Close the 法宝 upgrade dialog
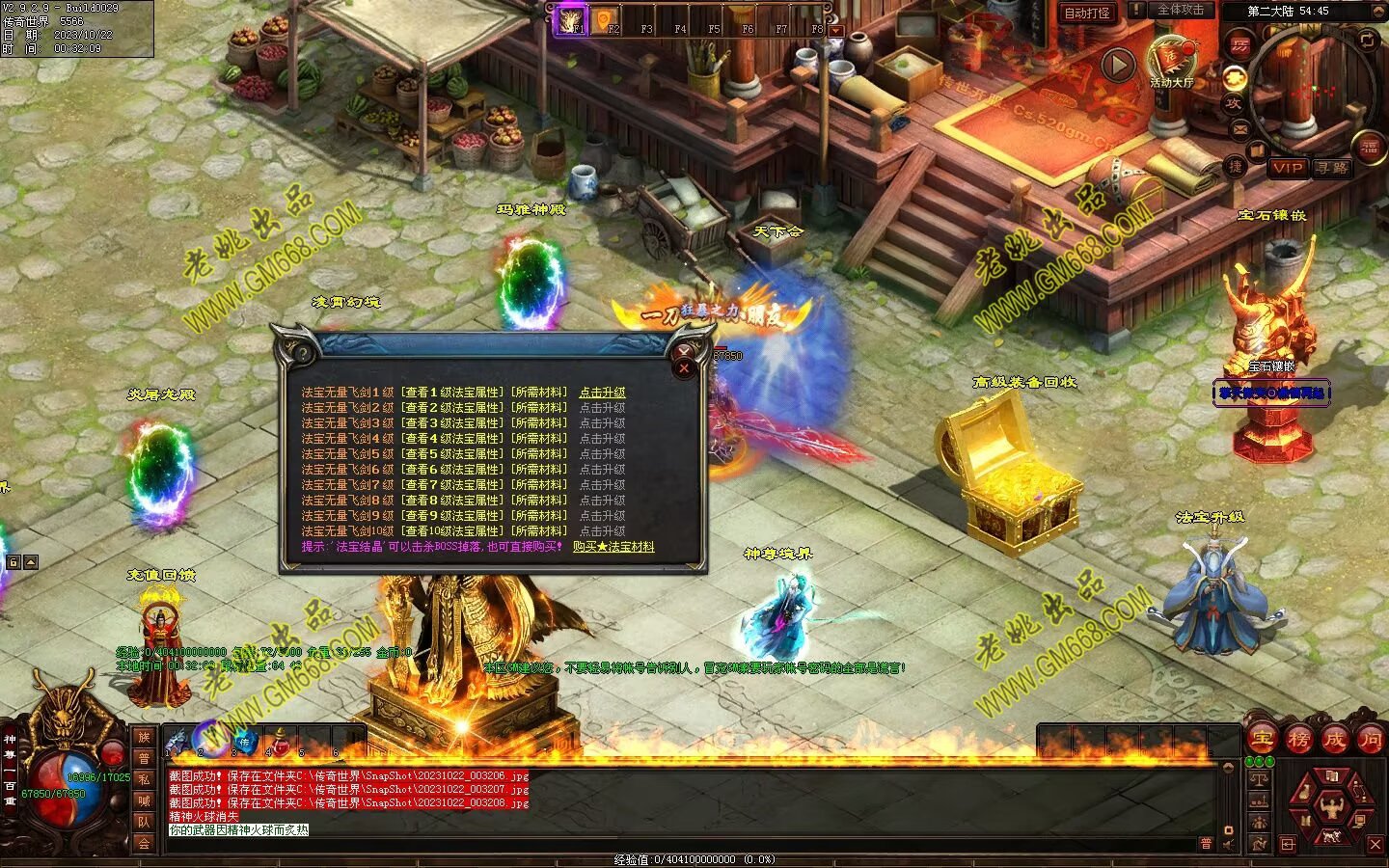The width and height of the screenshot is (1389, 868). (x=684, y=367)
